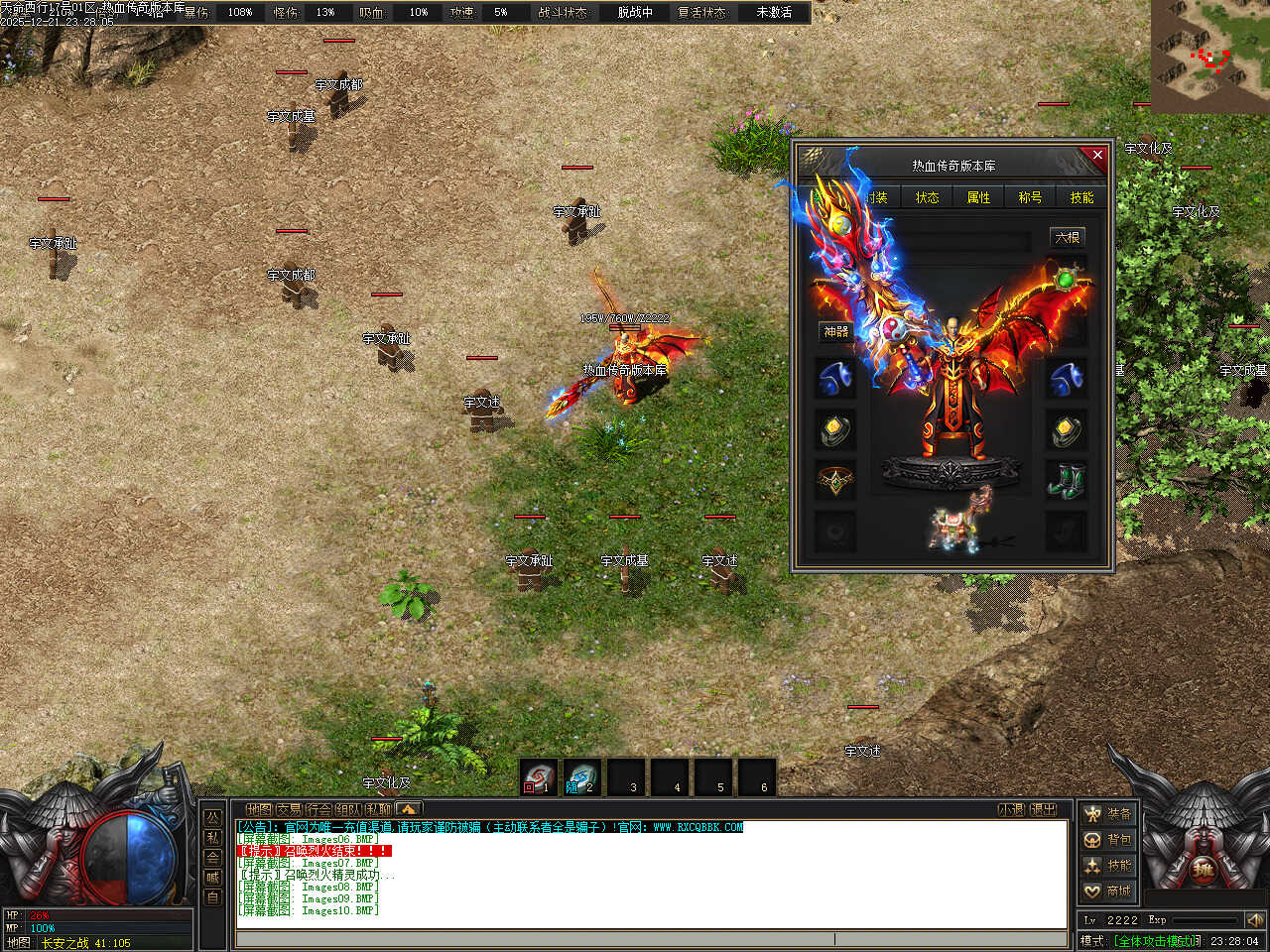Click the 六根 button
This screenshot has width=1270, height=952.
coord(1067,238)
